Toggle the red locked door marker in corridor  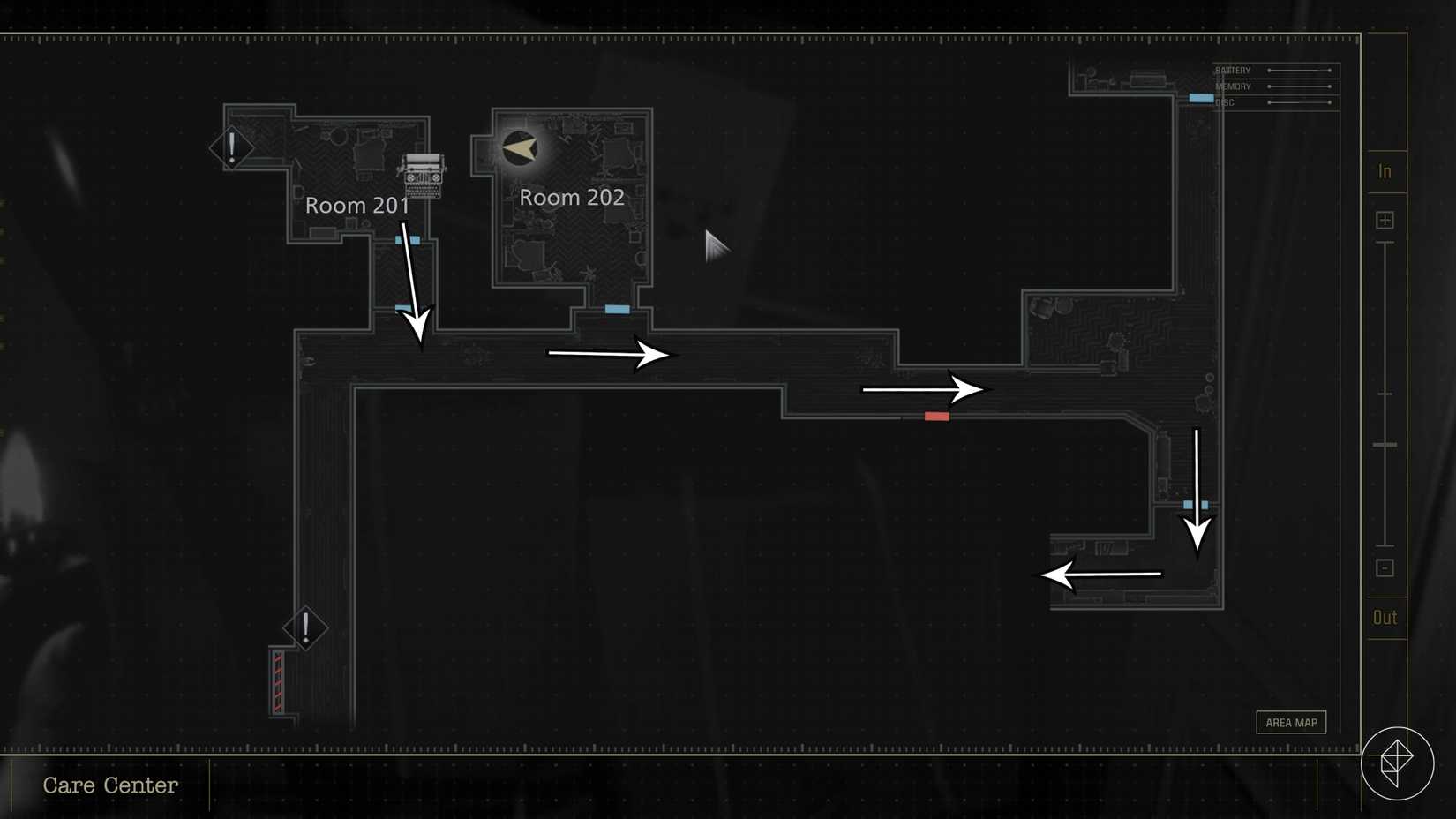[x=937, y=416]
